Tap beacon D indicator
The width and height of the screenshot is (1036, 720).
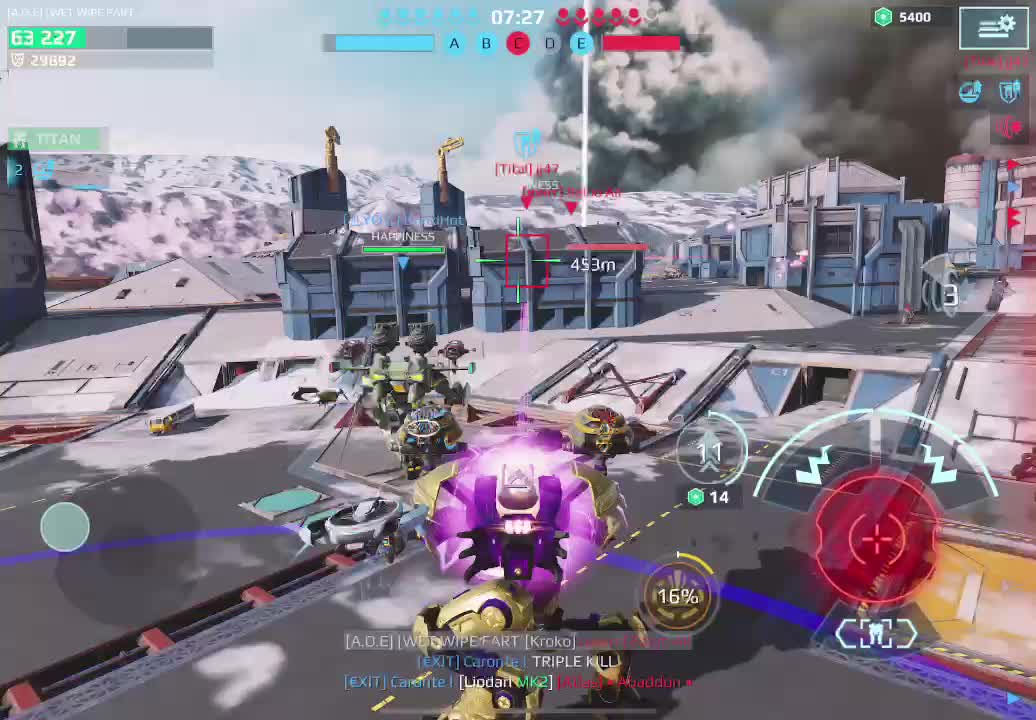[550, 43]
